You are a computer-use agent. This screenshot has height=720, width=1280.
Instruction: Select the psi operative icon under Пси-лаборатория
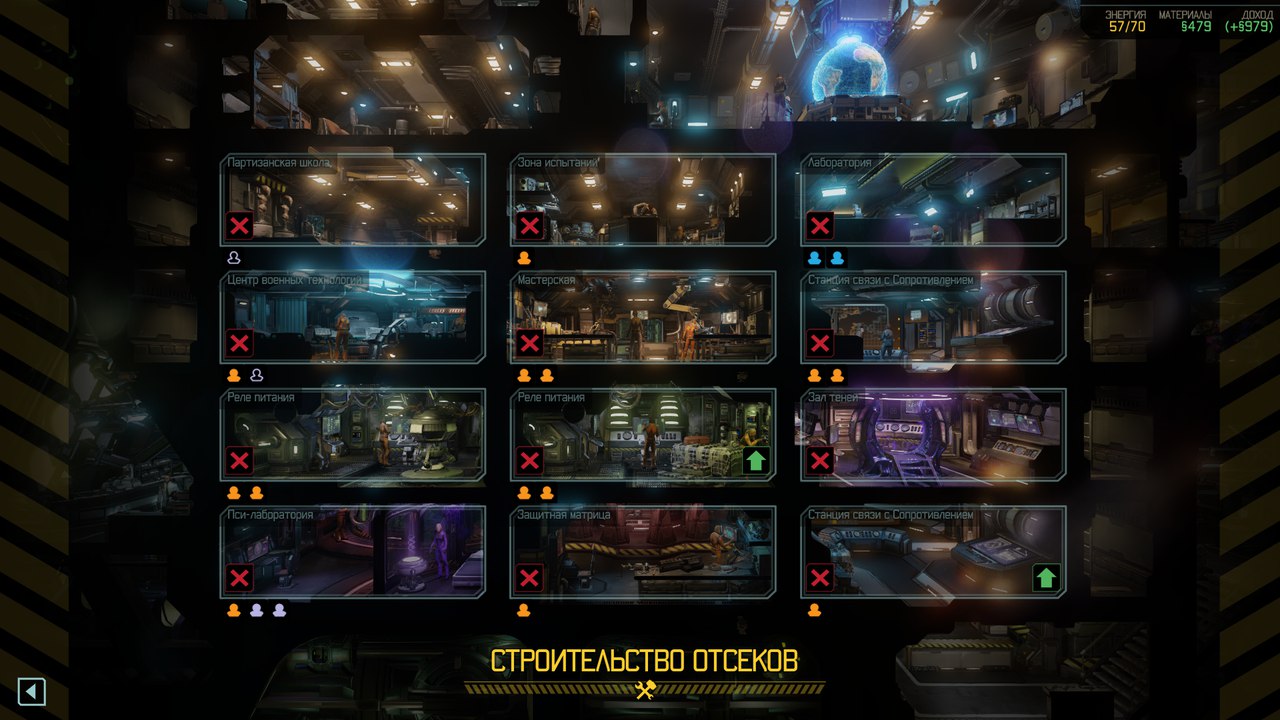coord(260,607)
